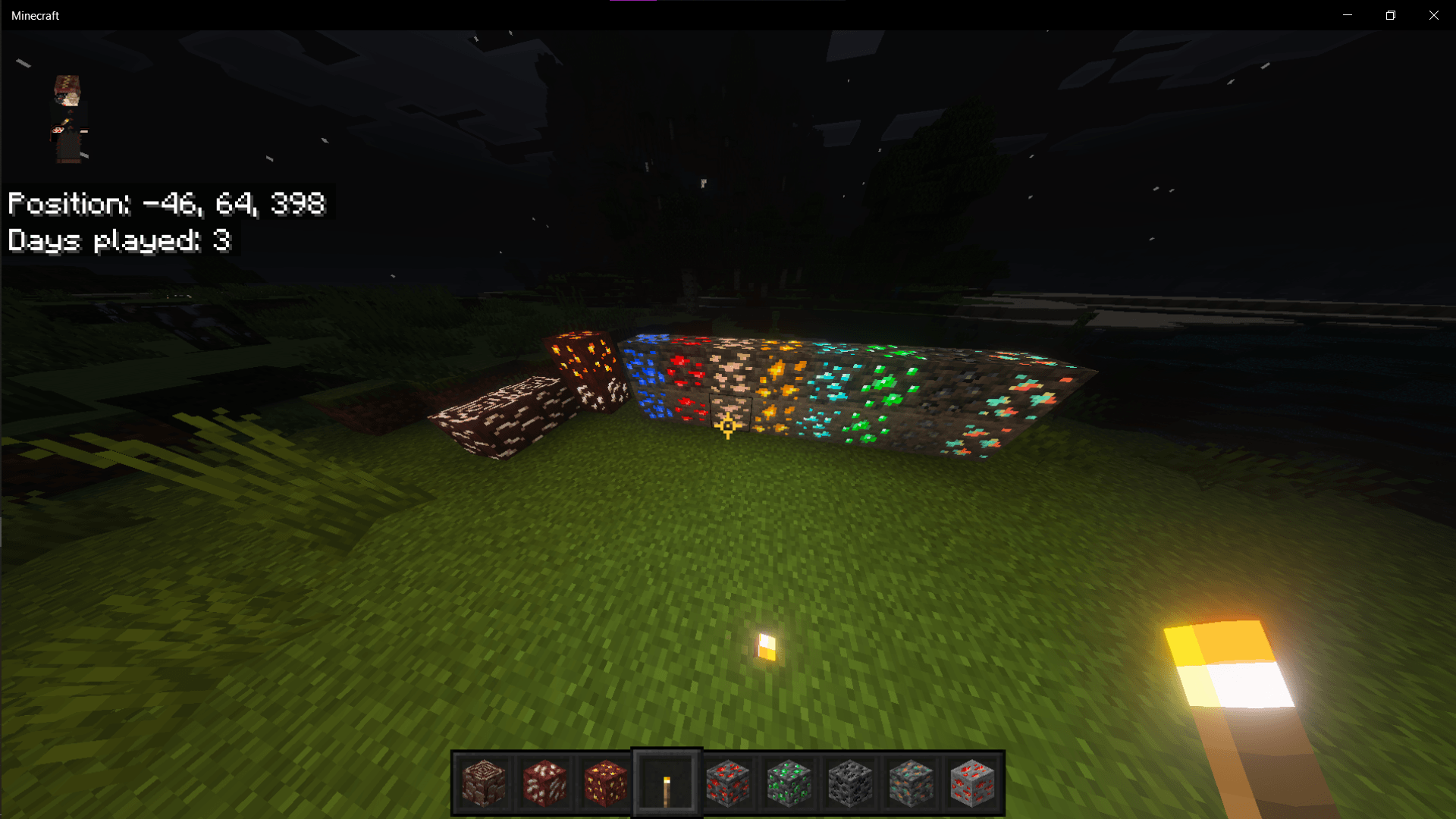Click the crosshair target block
Image resolution: width=1456 pixels, height=819 pixels.
coord(728,413)
